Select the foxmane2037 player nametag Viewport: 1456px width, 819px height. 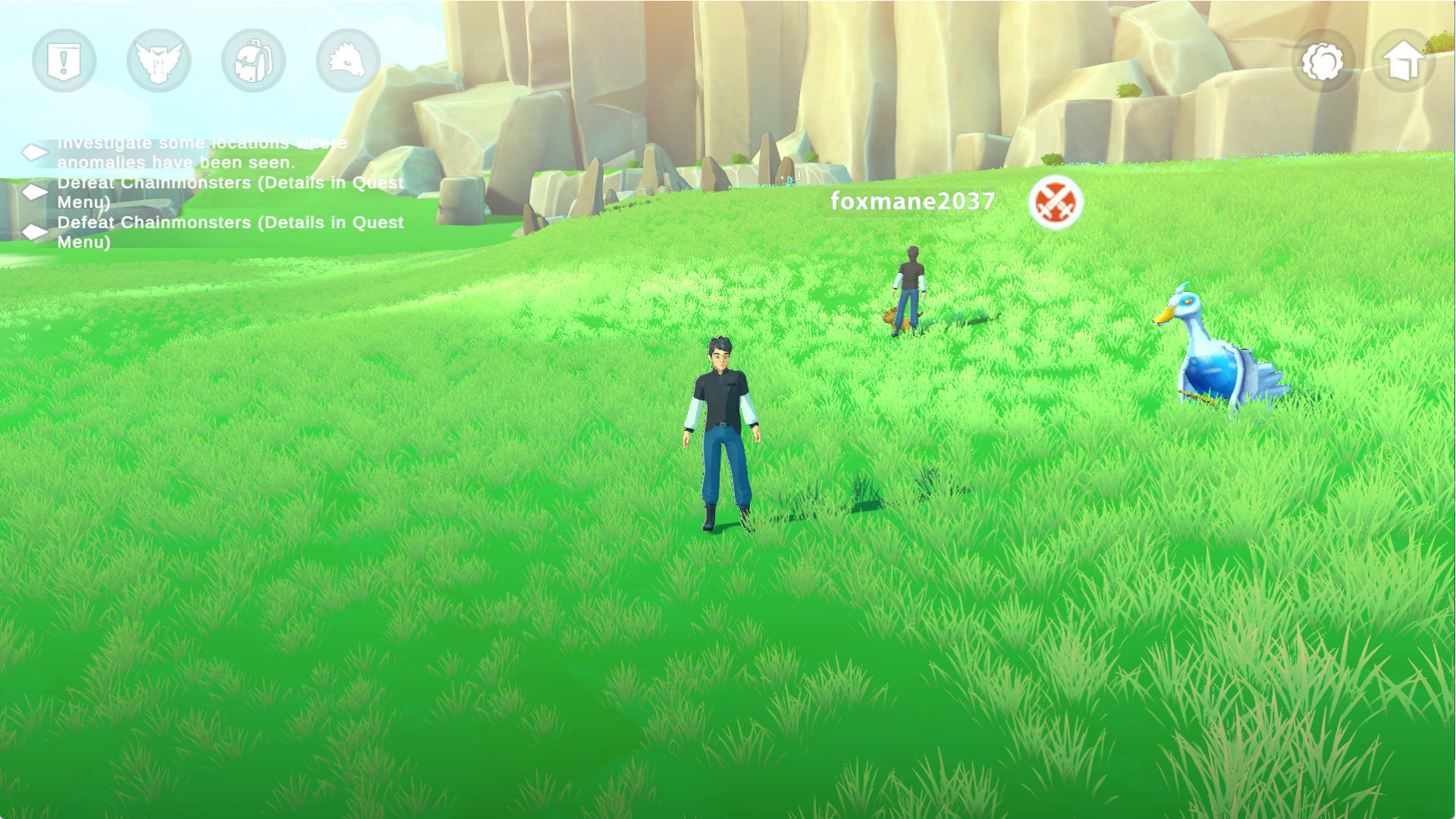tap(913, 201)
